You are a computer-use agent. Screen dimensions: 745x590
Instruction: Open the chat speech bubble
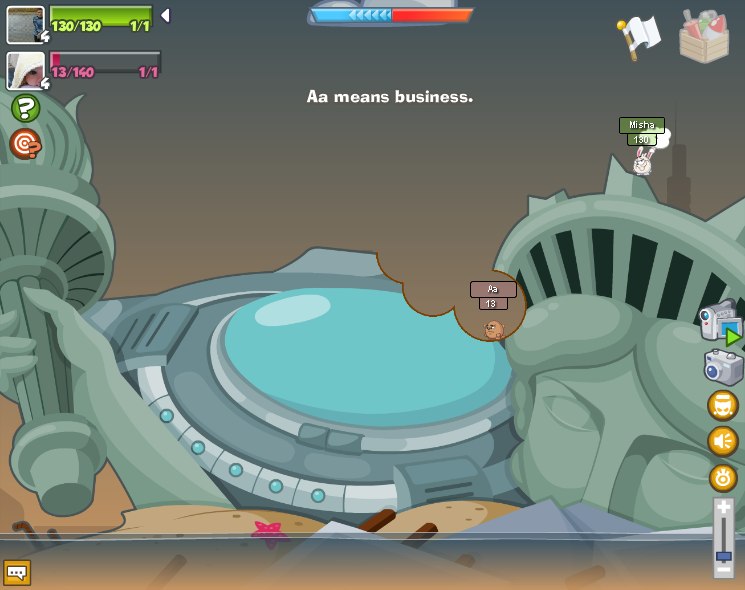click(17, 572)
